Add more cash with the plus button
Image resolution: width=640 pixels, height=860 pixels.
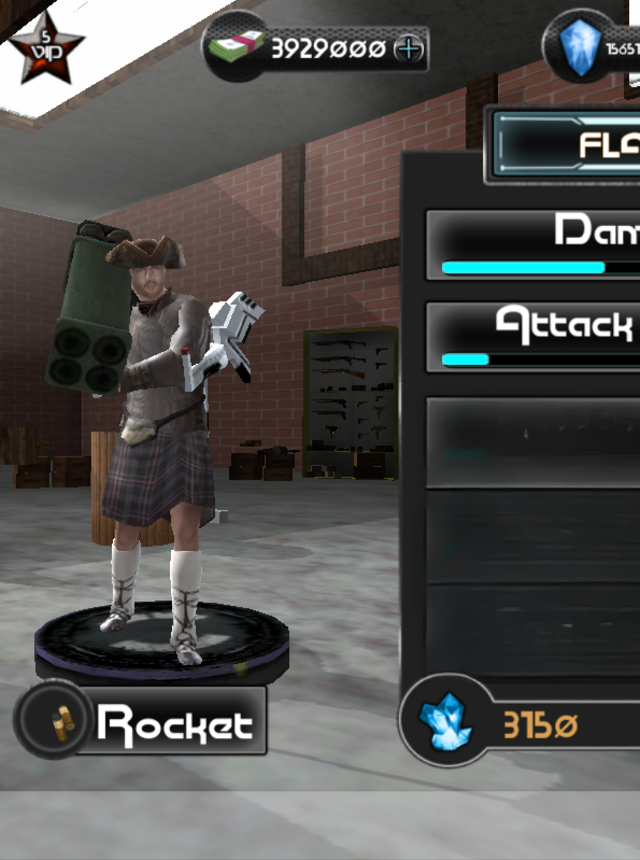409,48
